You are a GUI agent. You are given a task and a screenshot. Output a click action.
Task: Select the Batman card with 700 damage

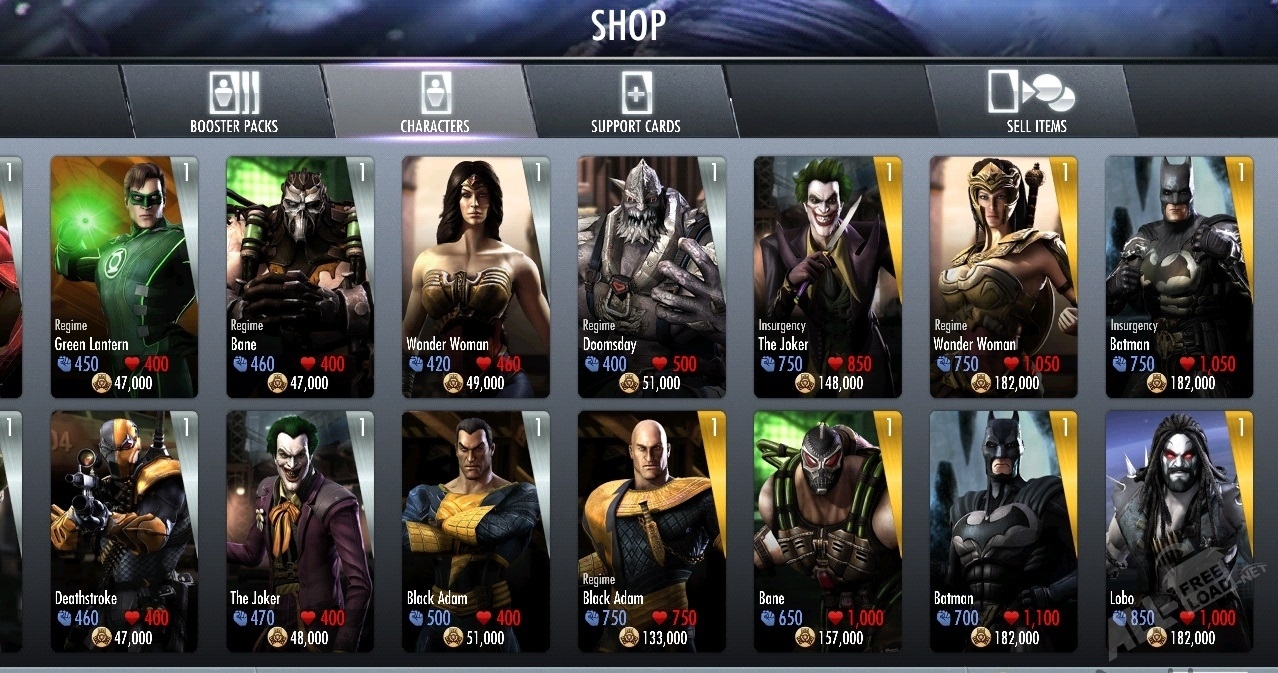click(x=1004, y=530)
